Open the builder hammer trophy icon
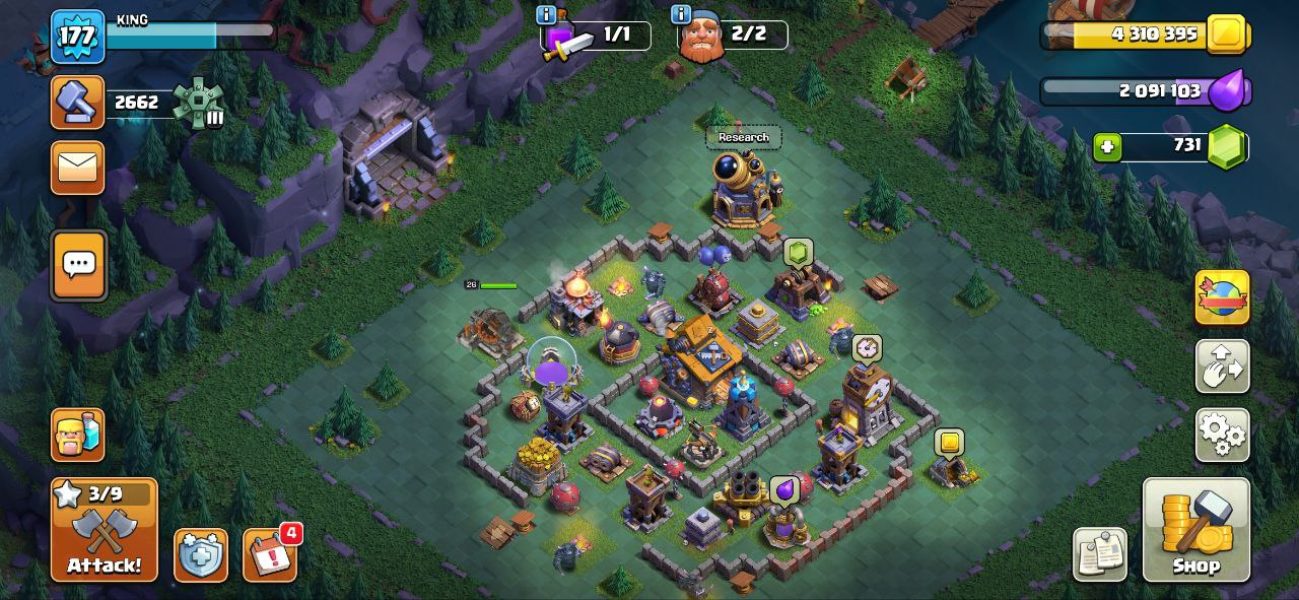1299x600 pixels. 78,102
